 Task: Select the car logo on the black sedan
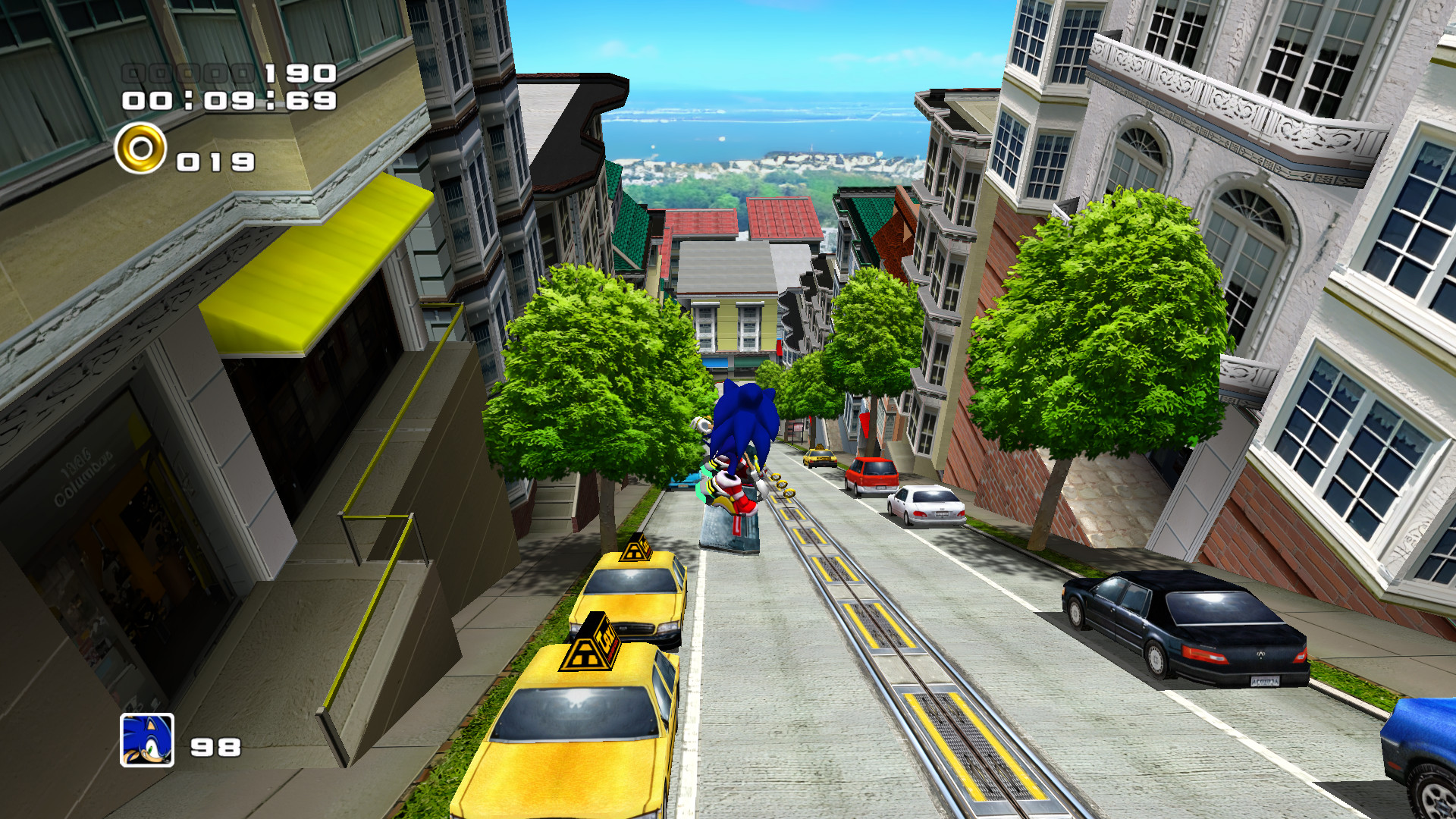pos(1261,655)
